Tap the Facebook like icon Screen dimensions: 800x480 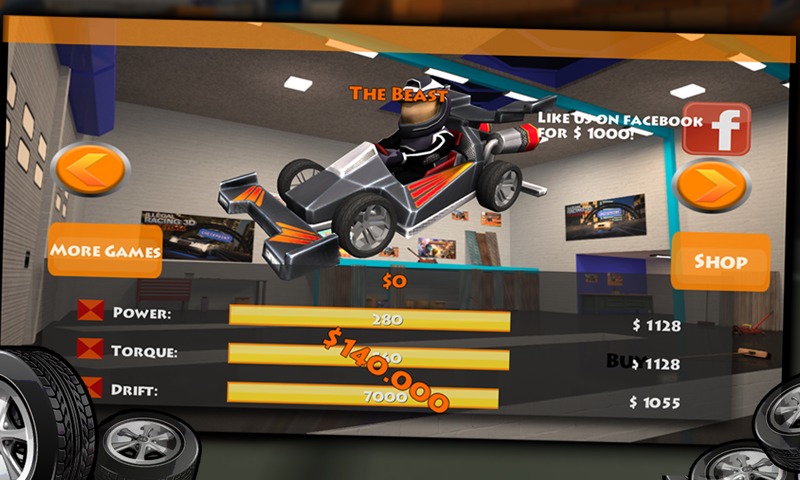(x=716, y=128)
